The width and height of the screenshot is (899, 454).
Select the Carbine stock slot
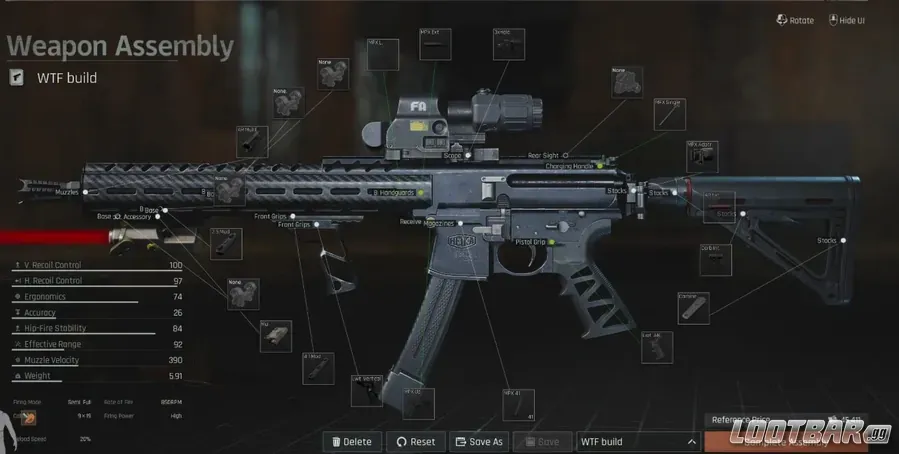693,308
